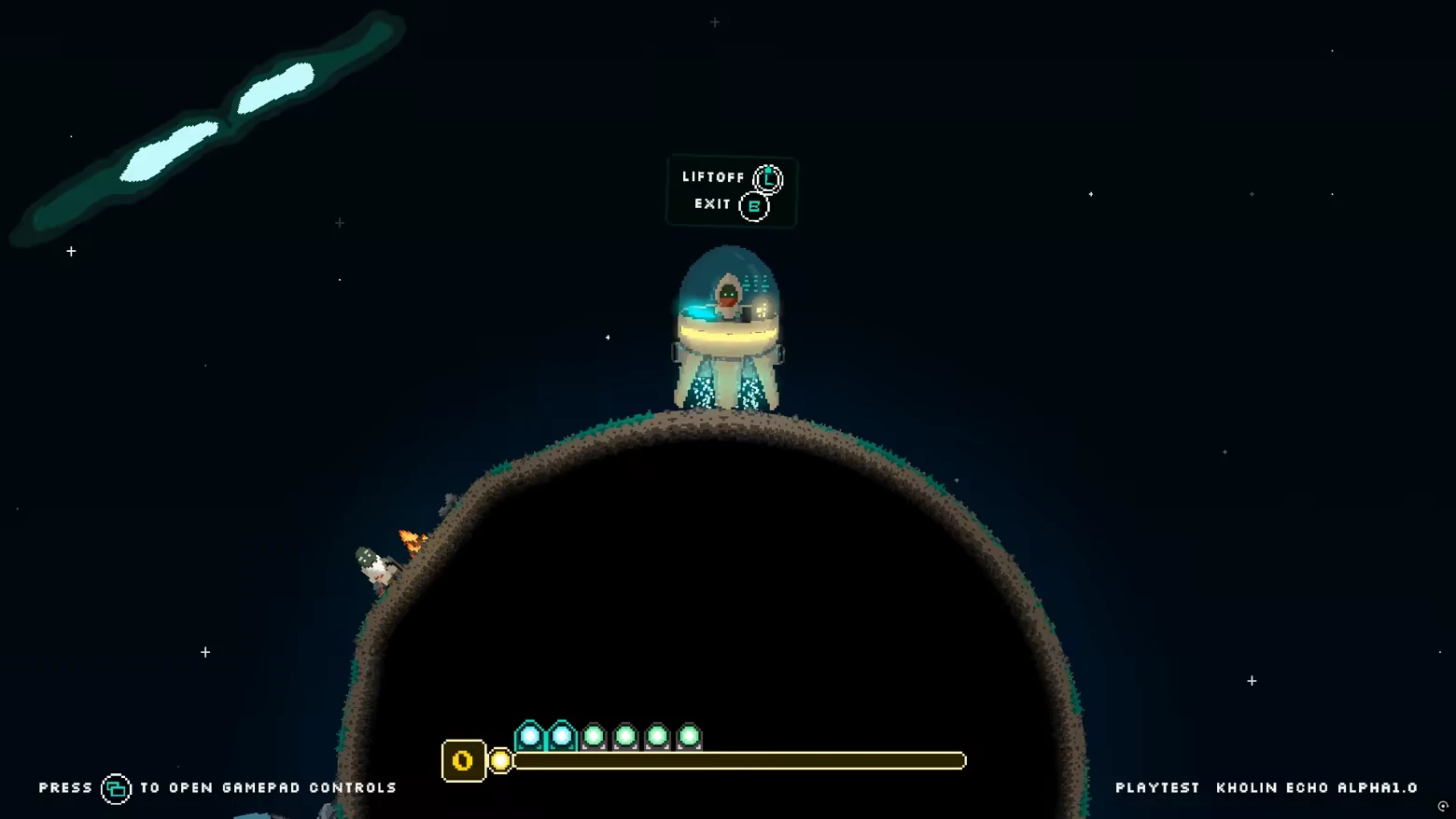Expand the Liftoff and Exit prompt panel
Viewport: 1456px width, 819px height.
coord(731,191)
